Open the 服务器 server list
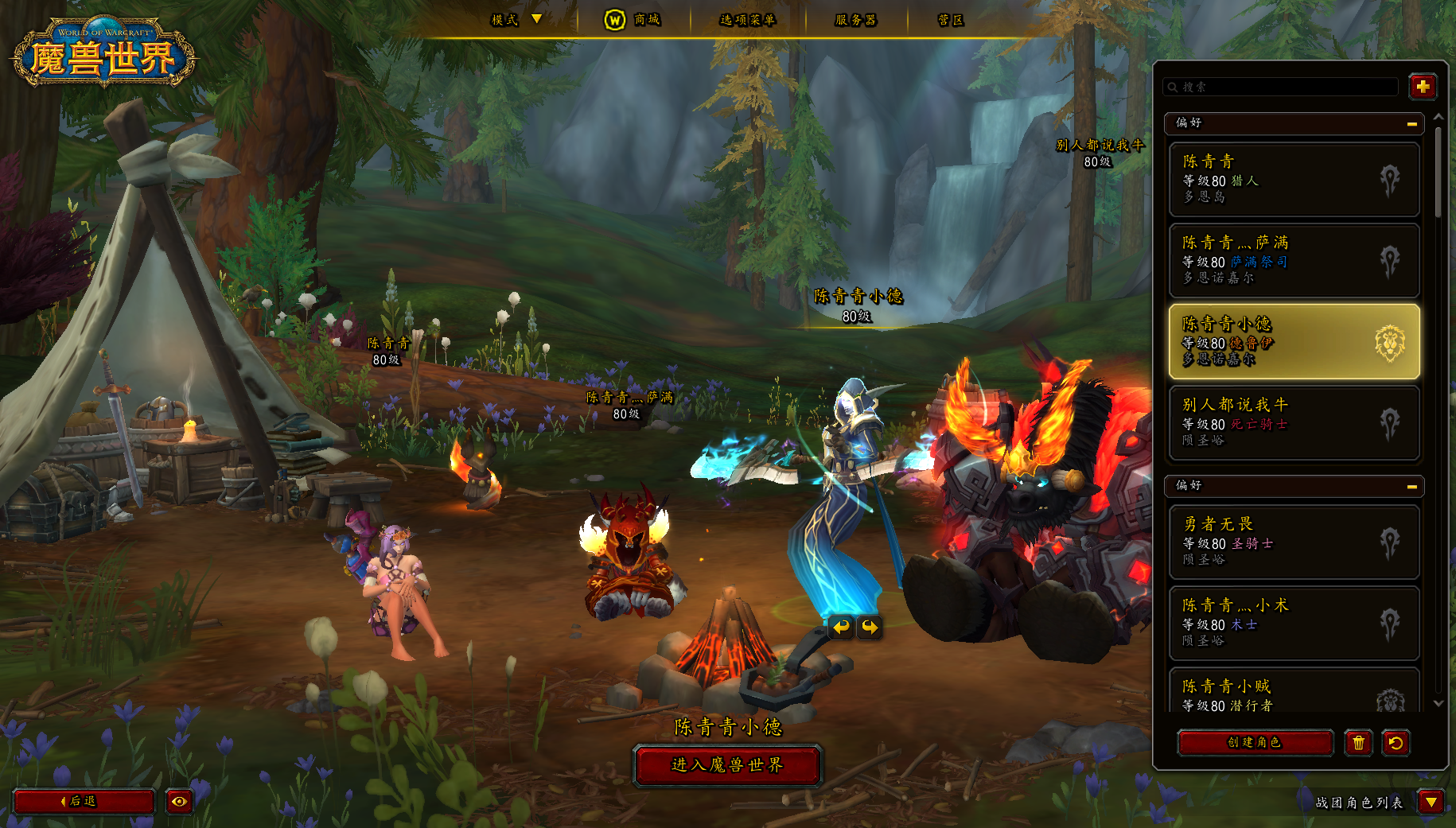1456x828 pixels. coord(855,20)
